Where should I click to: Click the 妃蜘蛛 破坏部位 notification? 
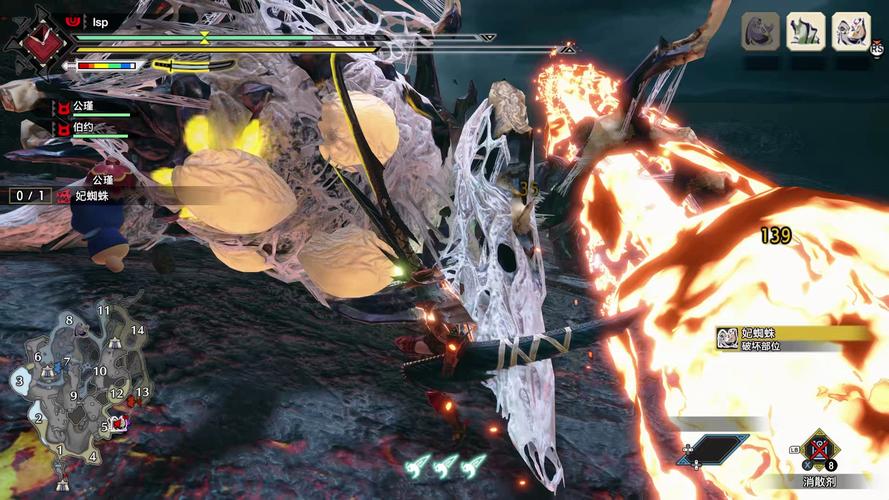(x=790, y=339)
